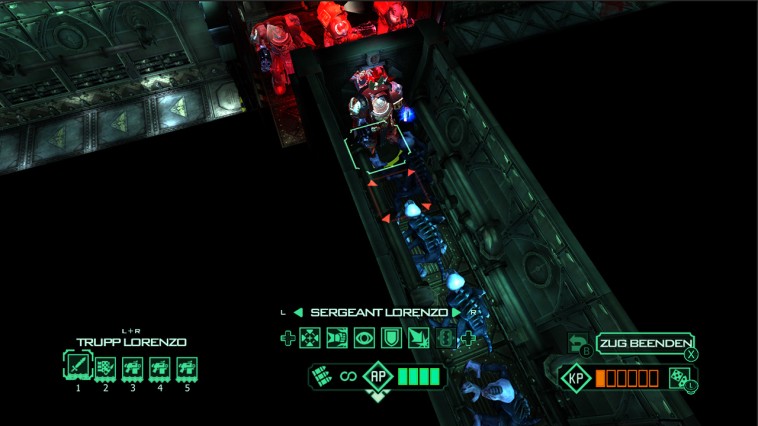The width and height of the screenshot is (758, 426).
Task: Switch to next marine with right arrow
Action: [456, 313]
